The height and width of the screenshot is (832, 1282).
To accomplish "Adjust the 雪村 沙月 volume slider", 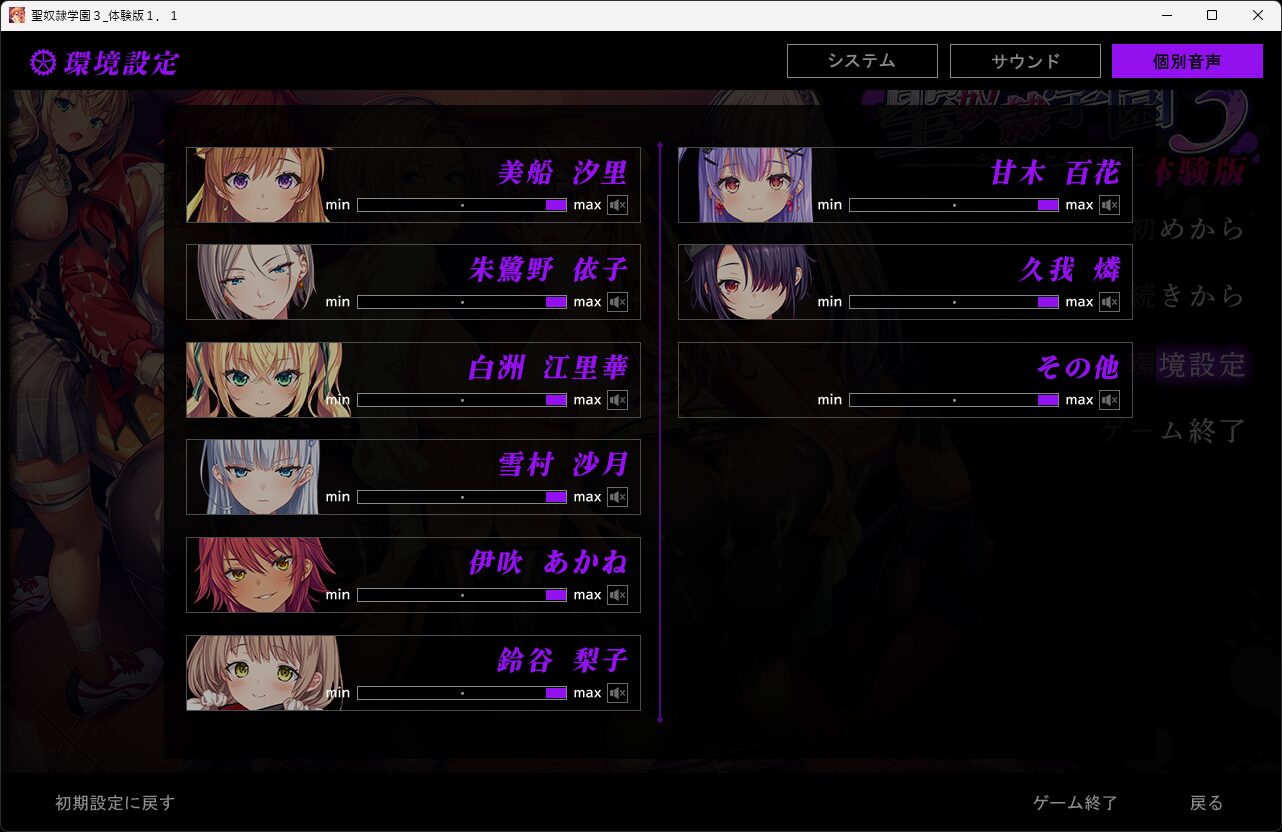I will [462, 497].
